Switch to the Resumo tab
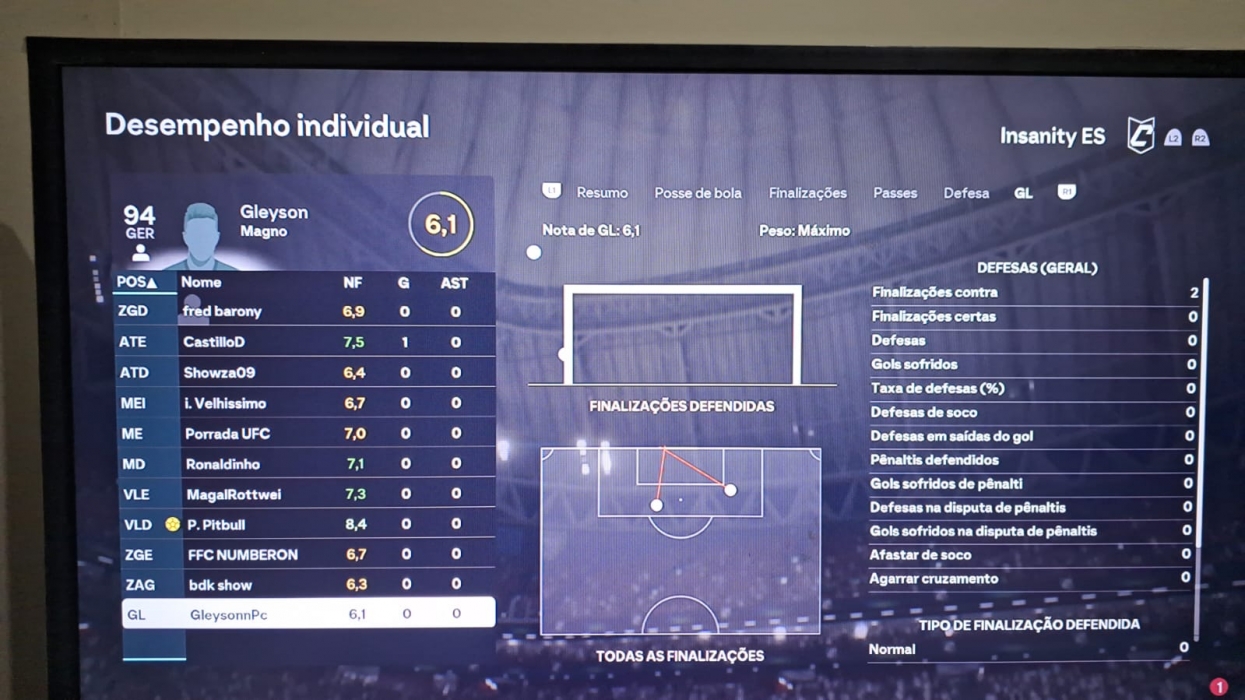 [x=601, y=193]
